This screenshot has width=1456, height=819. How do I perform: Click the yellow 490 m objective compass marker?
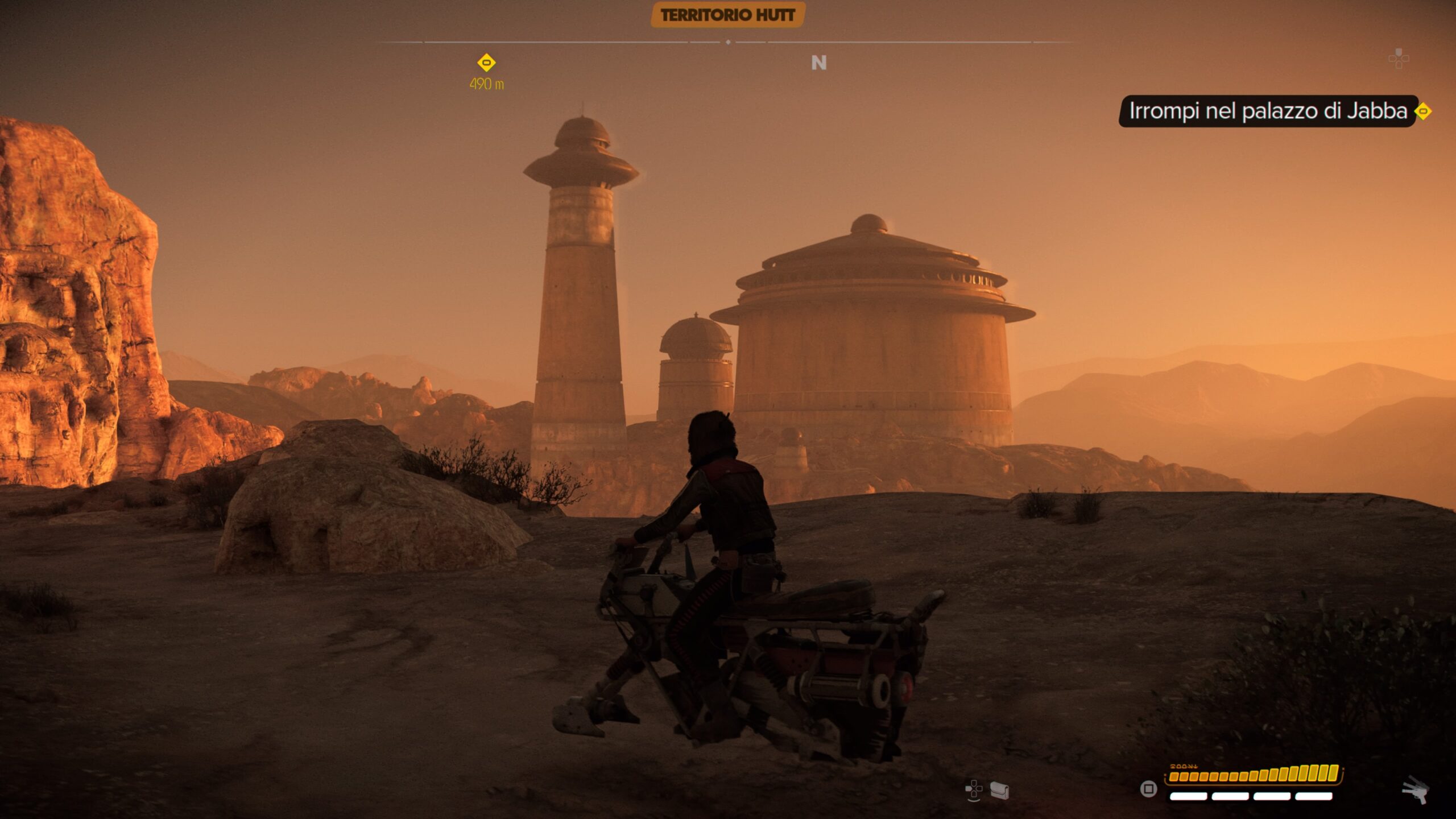pos(486,63)
